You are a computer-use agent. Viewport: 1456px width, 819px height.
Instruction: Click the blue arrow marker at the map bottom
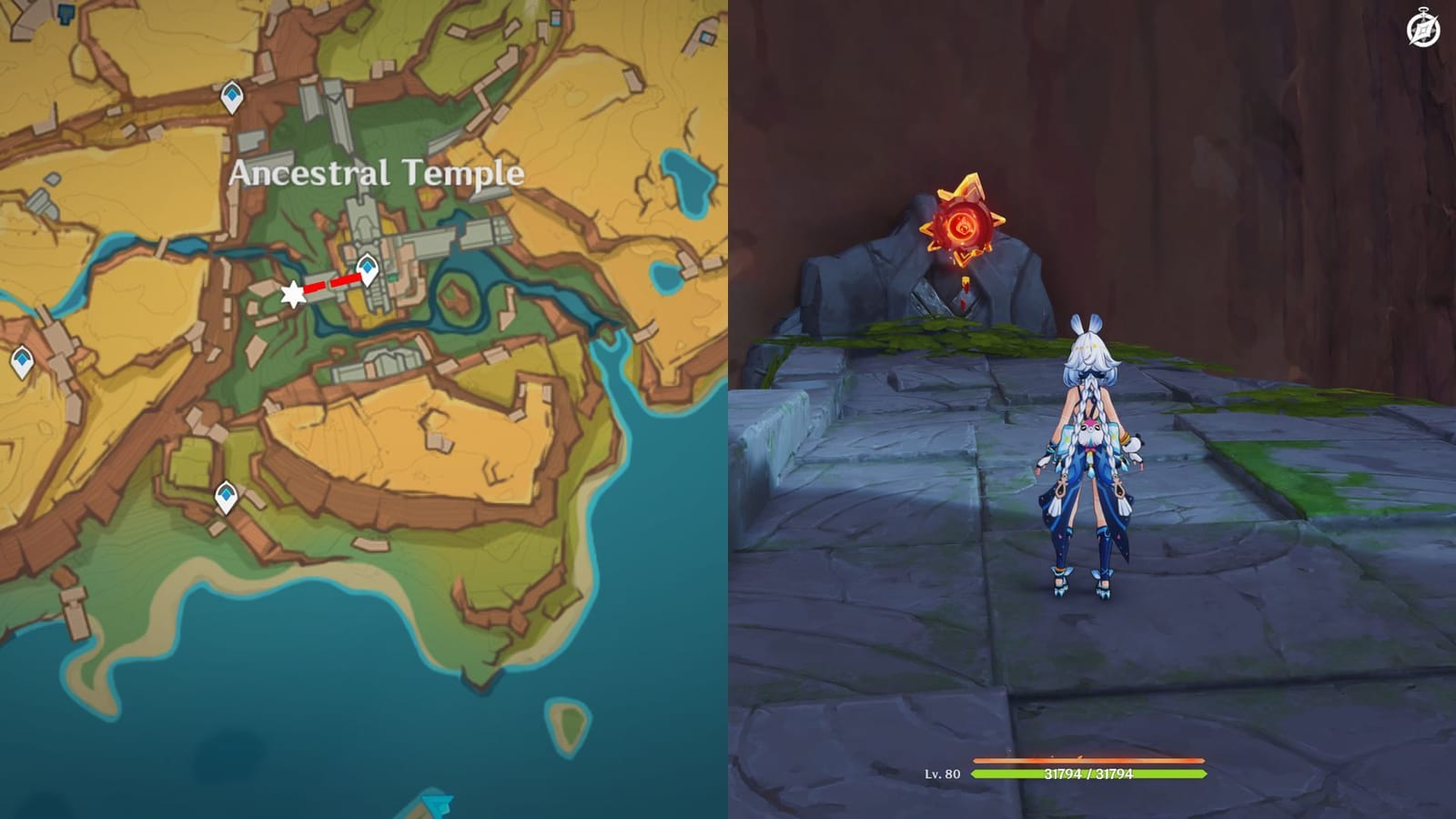(x=434, y=804)
